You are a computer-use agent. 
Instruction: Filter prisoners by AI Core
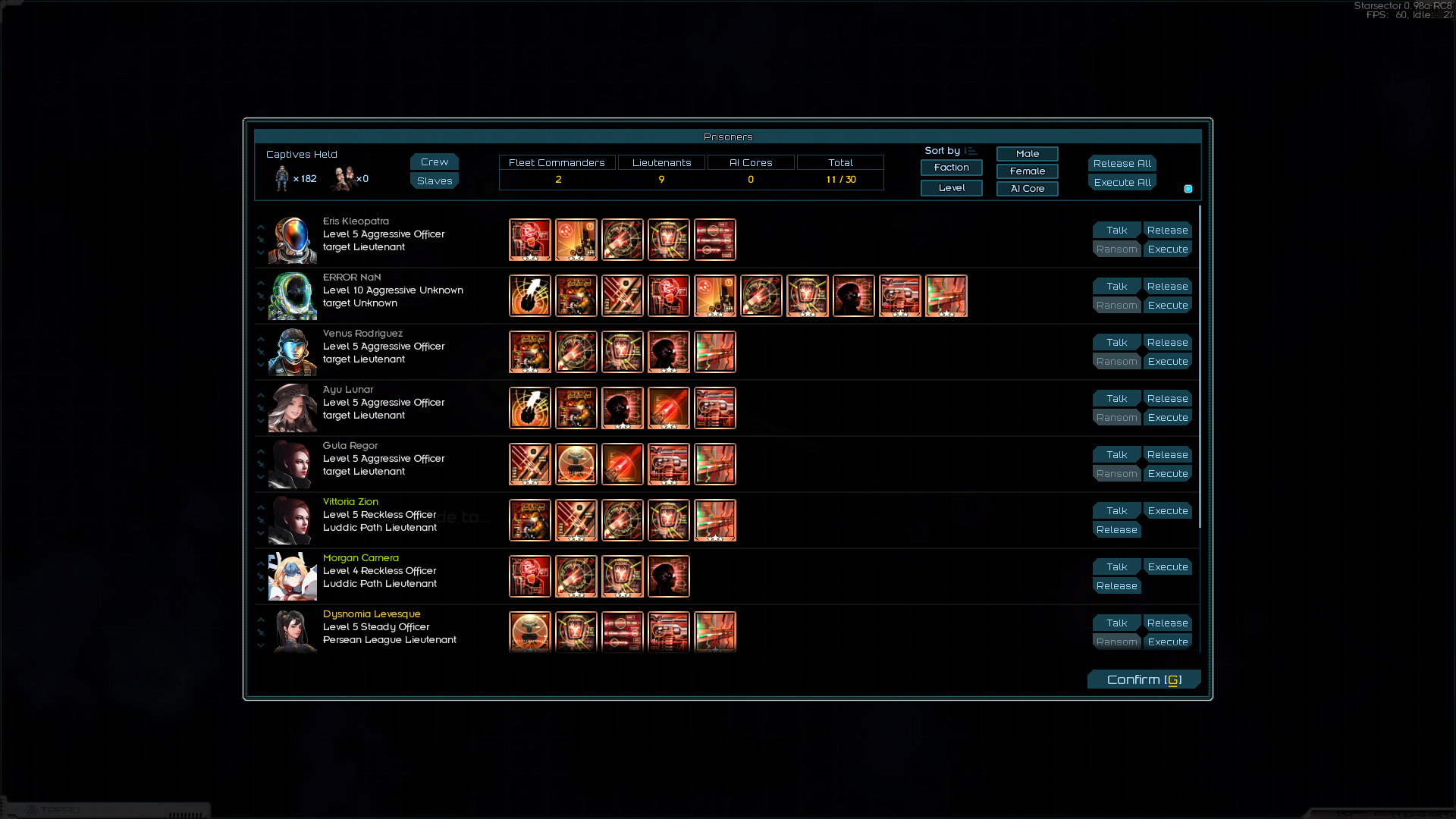[x=1027, y=189]
